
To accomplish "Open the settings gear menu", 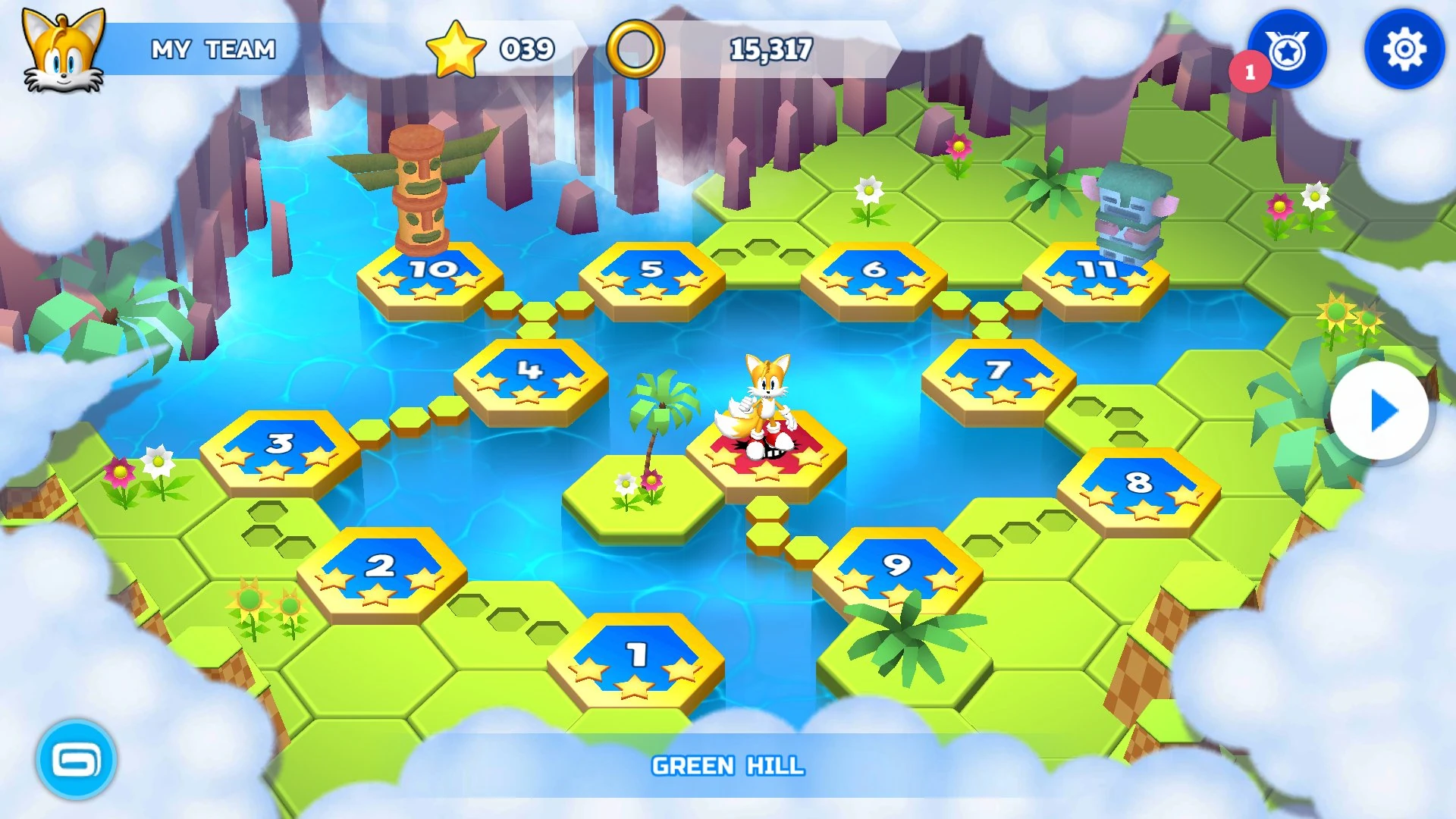I will (1404, 49).
